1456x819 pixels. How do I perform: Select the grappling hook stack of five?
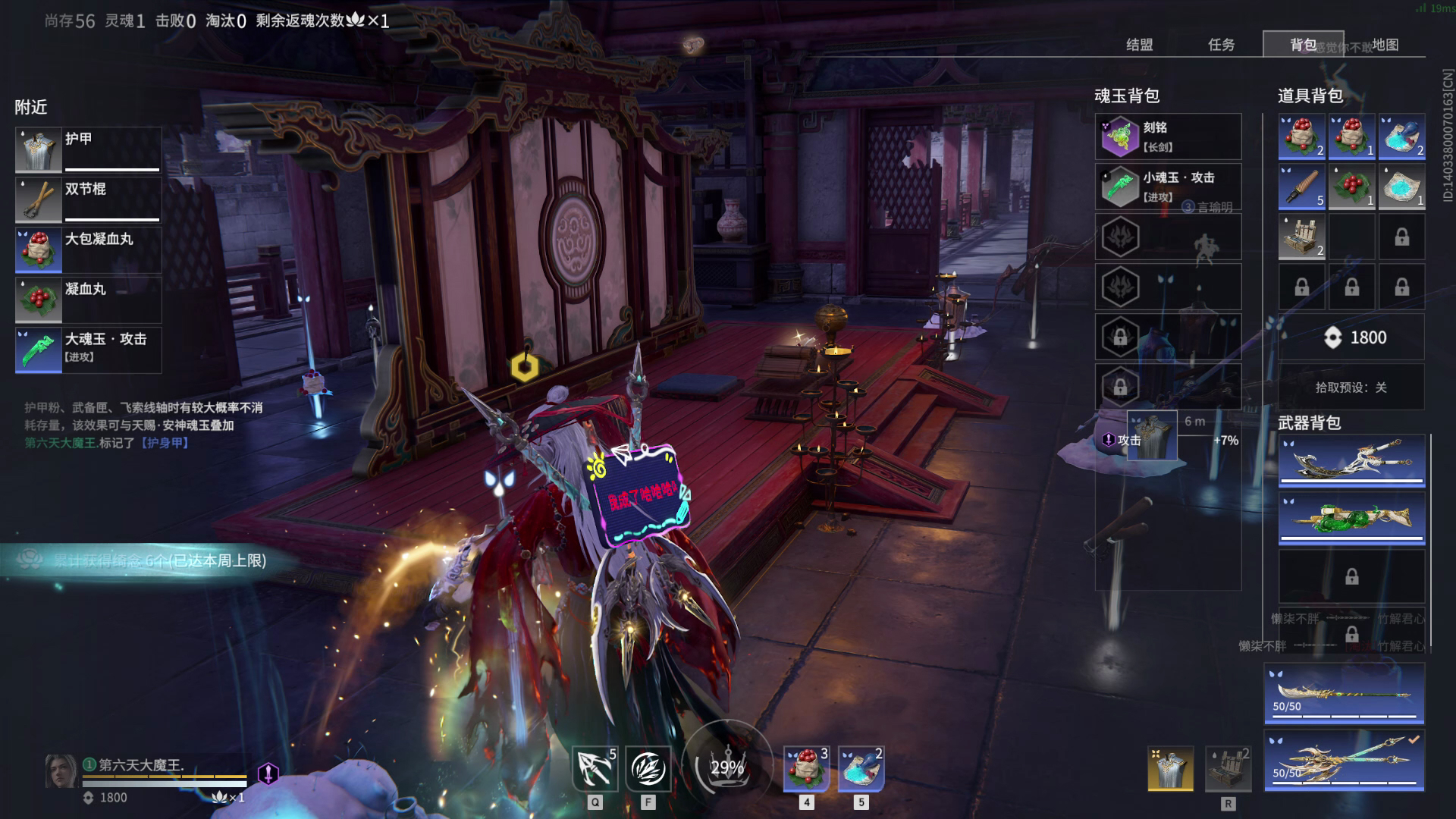[x=1301, y=187]
